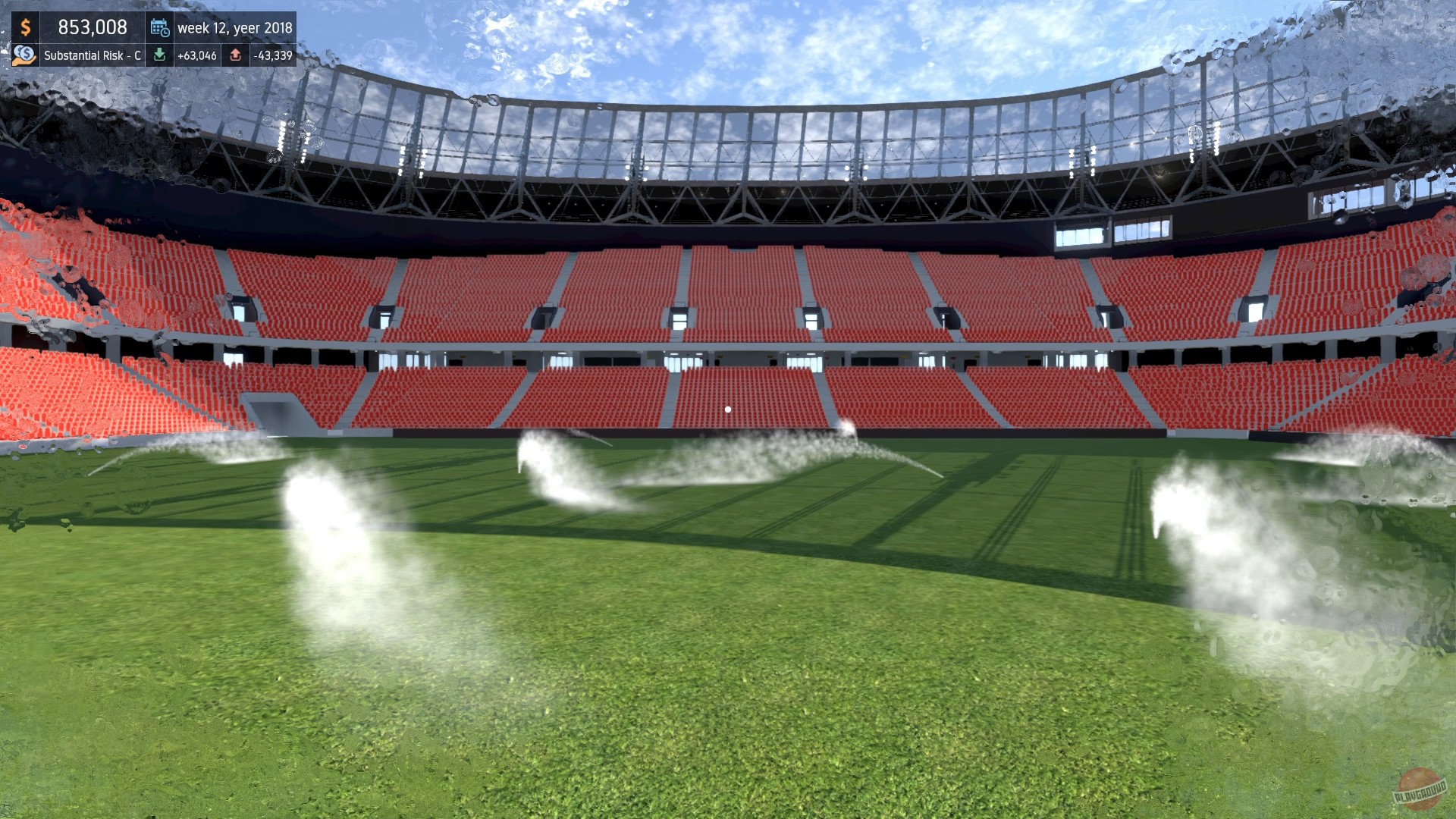The width and height of the screenshot is (1456, 819).
Task: Click the green income download arrow icon
Action: [x=161, y=55]
